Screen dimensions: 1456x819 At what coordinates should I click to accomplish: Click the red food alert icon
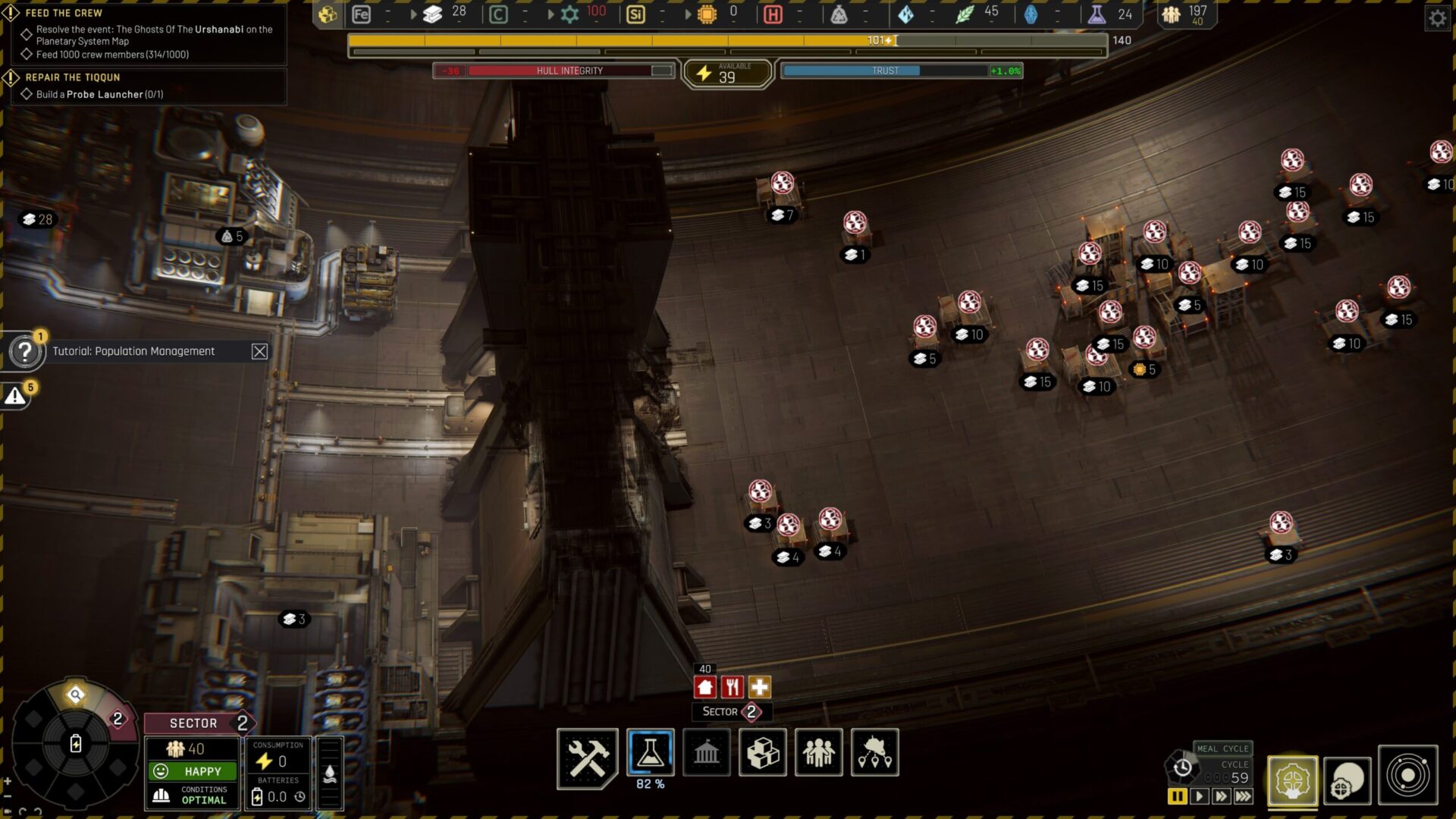732,687
